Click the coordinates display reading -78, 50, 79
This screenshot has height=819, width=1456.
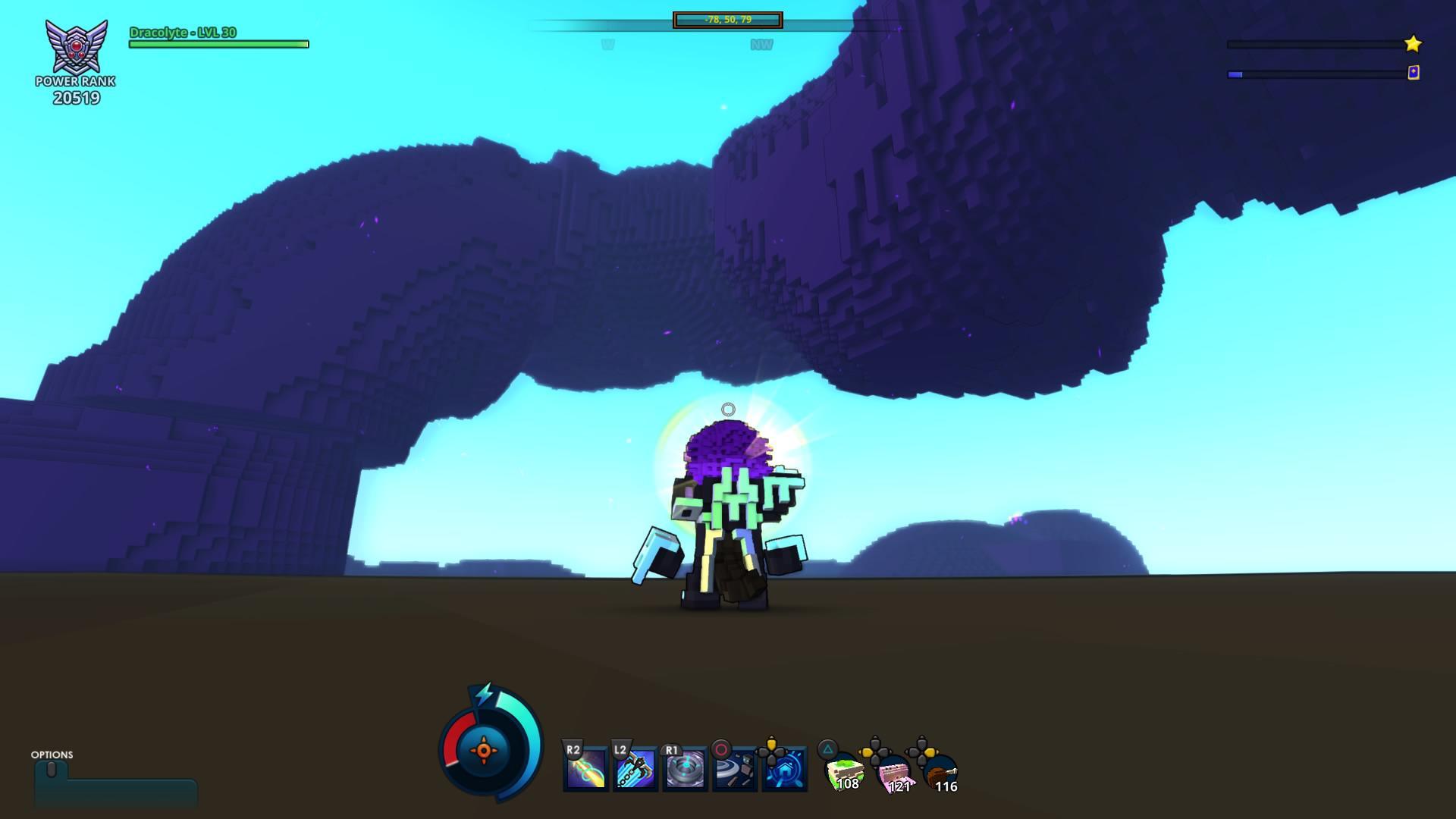[x=726, y=20]
